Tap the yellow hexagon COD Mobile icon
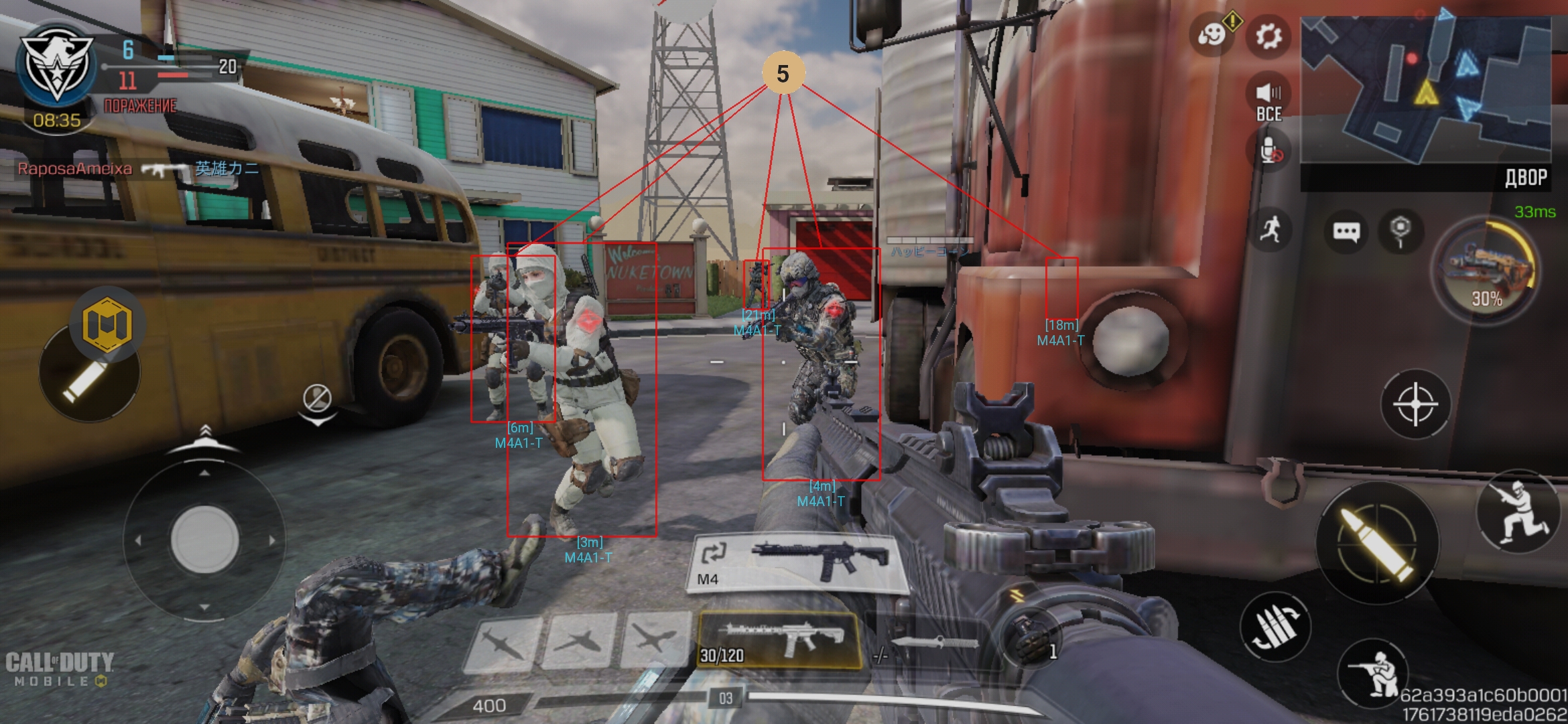The image size is (1568, 724). 107,324
